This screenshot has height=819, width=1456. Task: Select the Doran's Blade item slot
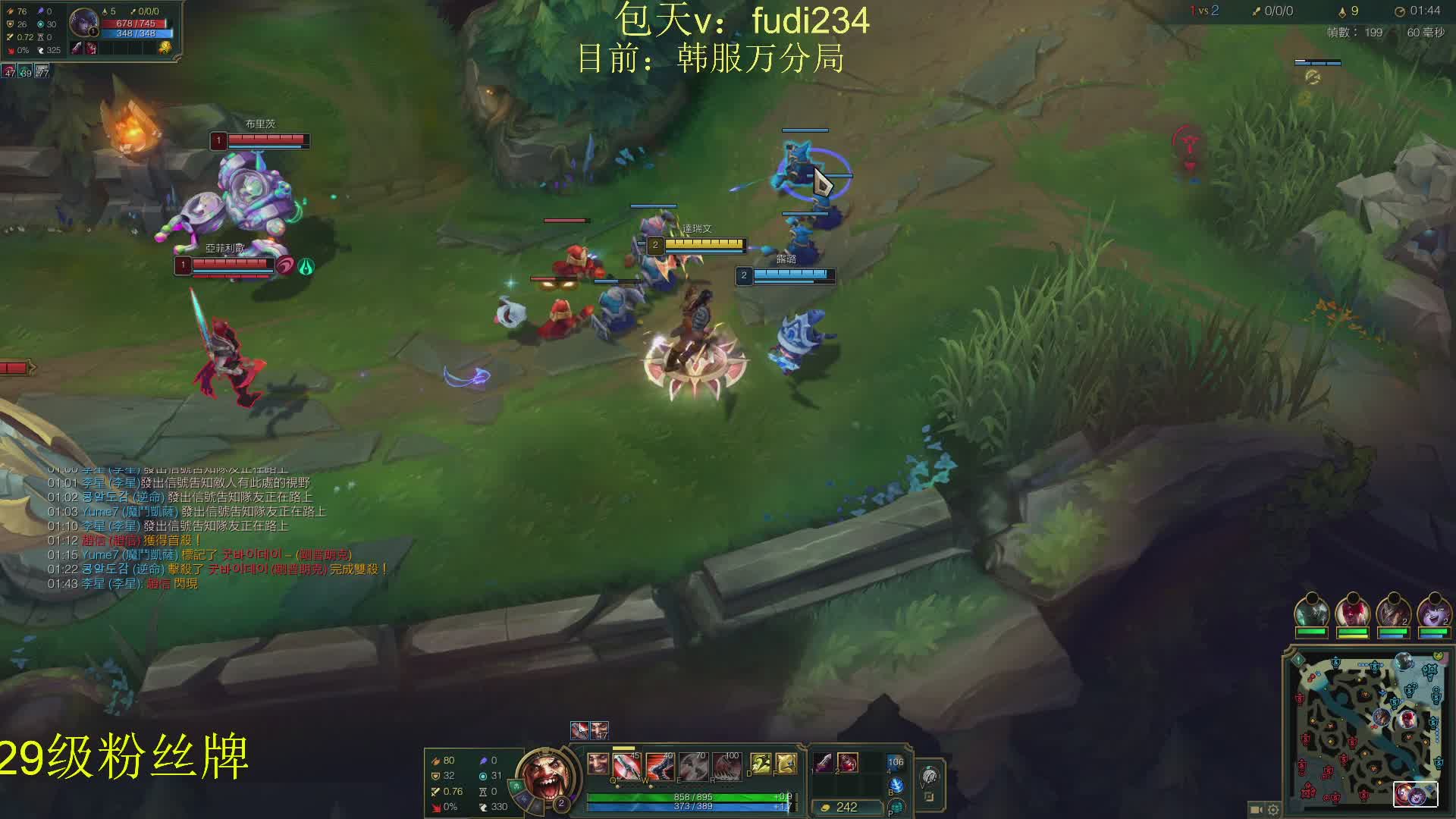tap(823, 762)
